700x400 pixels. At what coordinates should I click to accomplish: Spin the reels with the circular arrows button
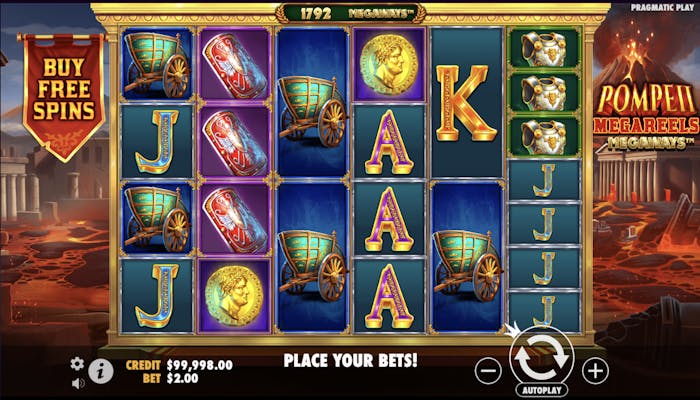tap(540, 356)
